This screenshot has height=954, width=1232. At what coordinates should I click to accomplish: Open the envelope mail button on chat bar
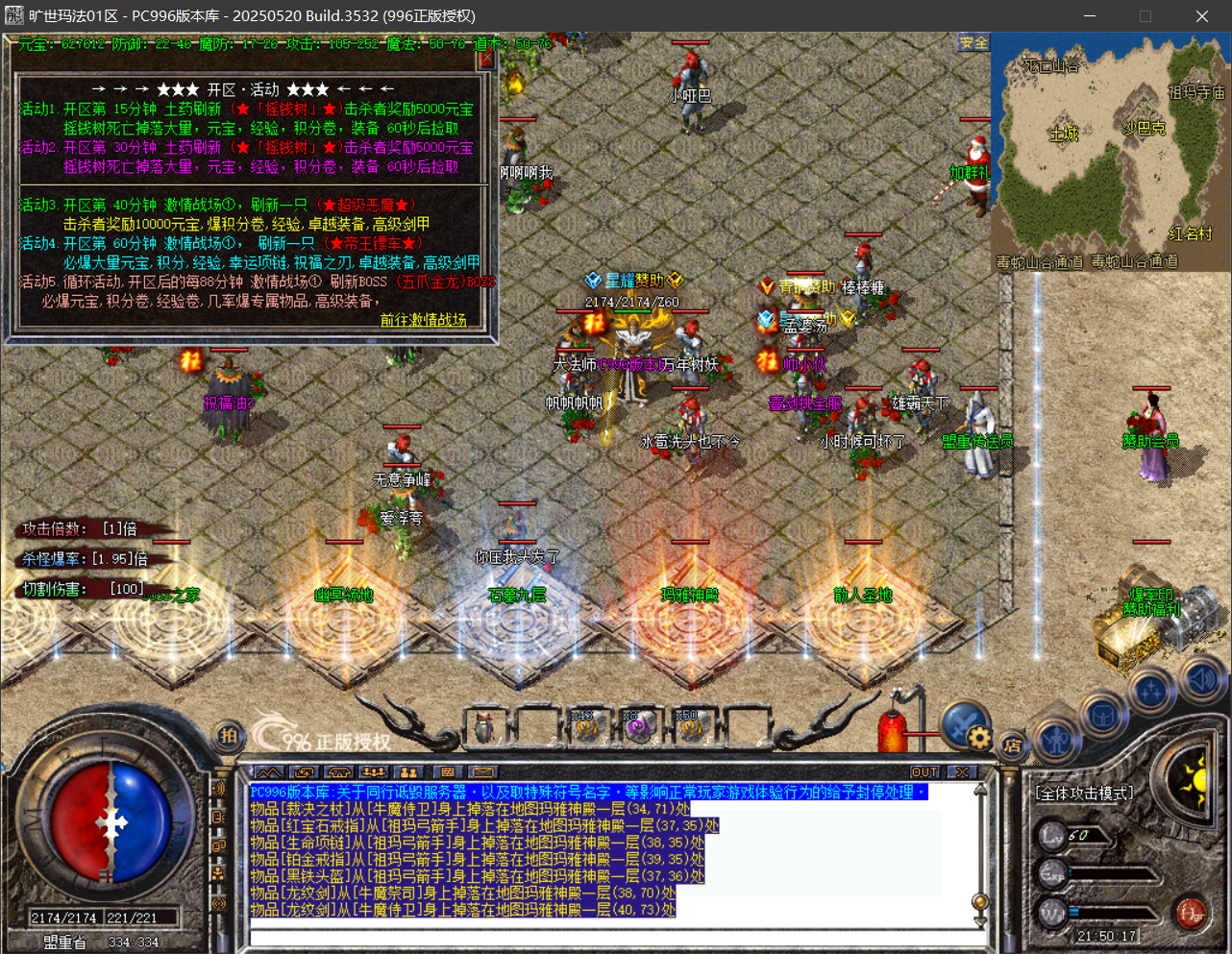pos(482,772)
